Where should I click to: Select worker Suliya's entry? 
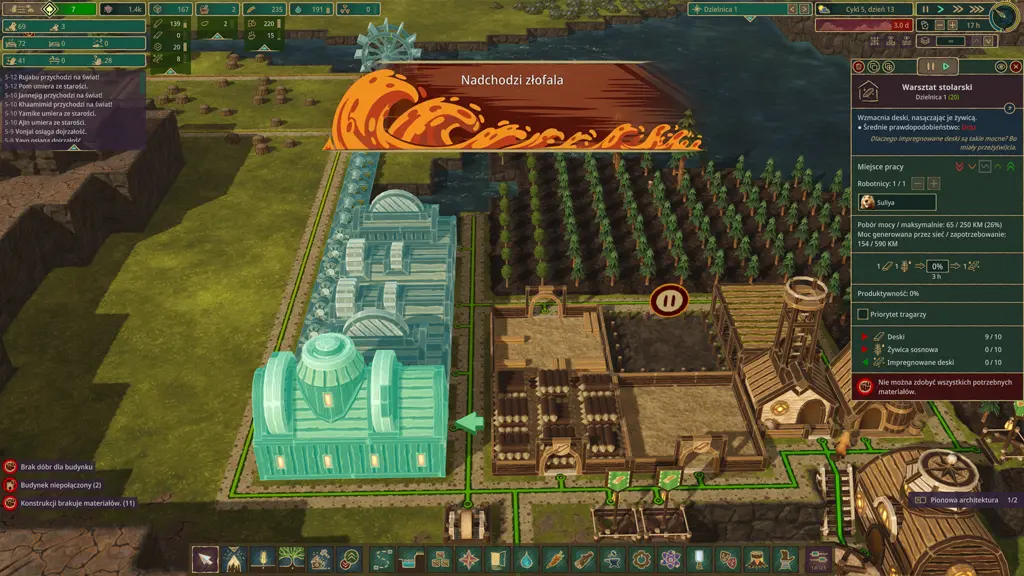[x=897, y=202]
